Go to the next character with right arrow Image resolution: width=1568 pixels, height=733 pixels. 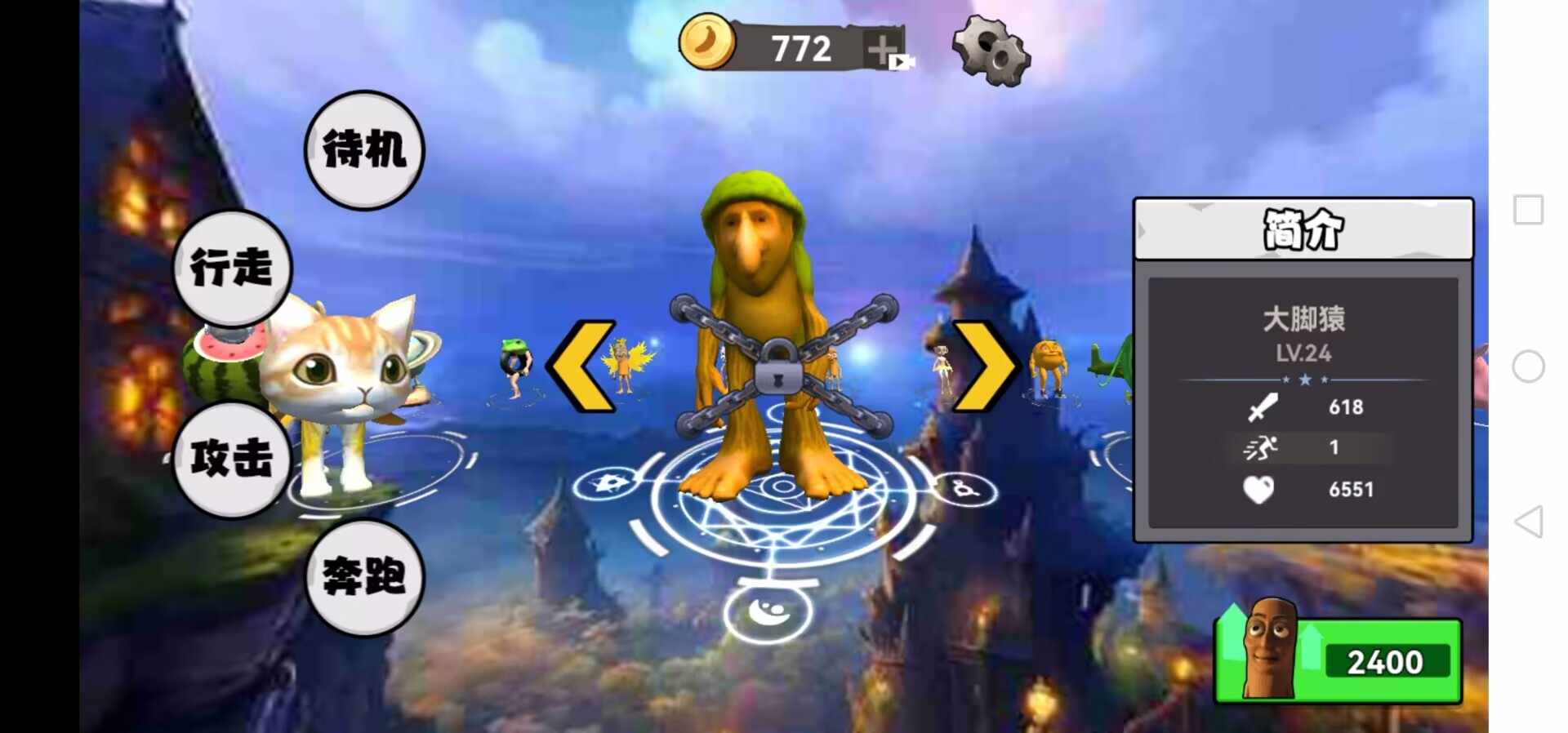984,366
